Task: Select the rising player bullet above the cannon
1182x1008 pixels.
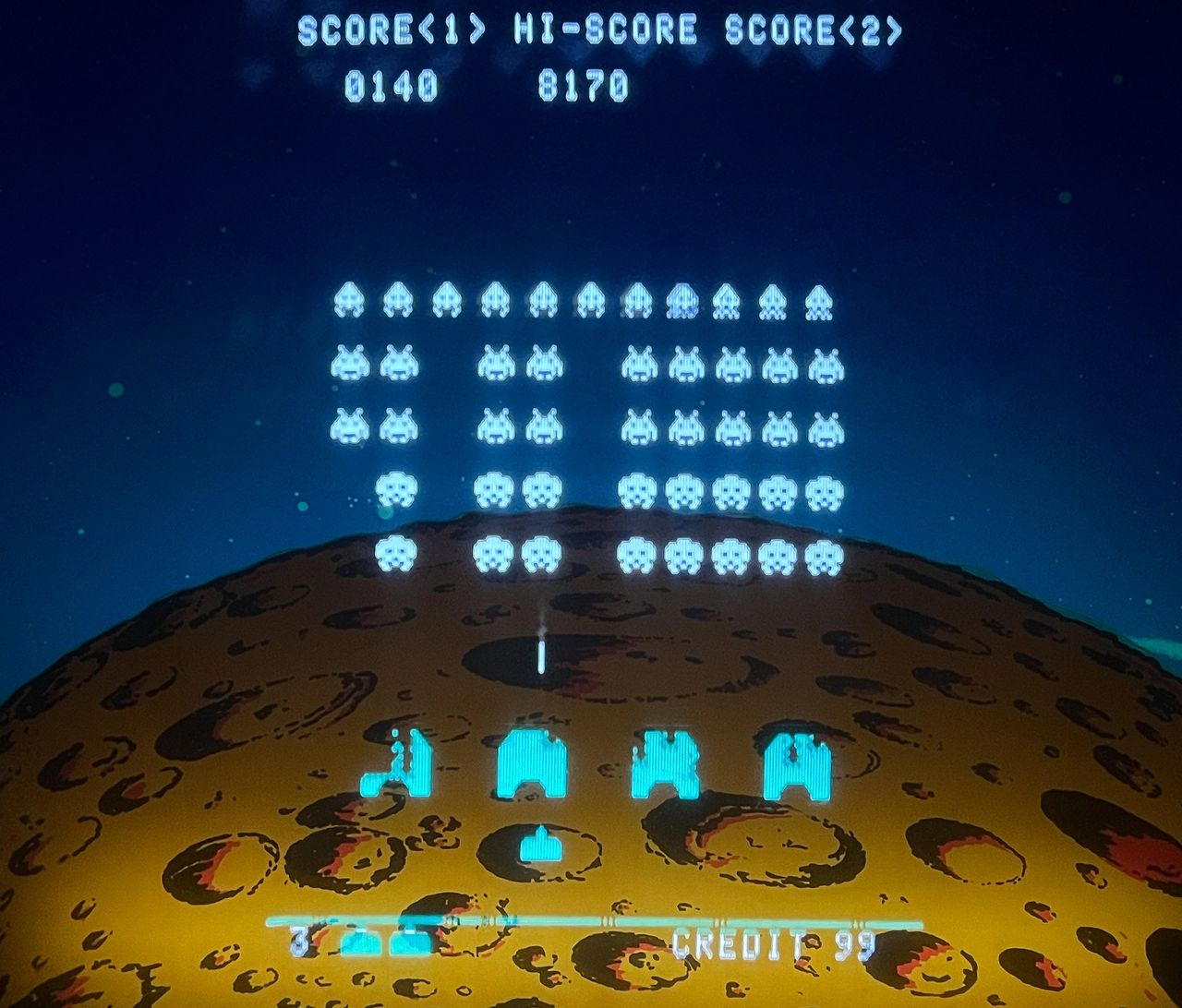Action: tap(540, 655)
